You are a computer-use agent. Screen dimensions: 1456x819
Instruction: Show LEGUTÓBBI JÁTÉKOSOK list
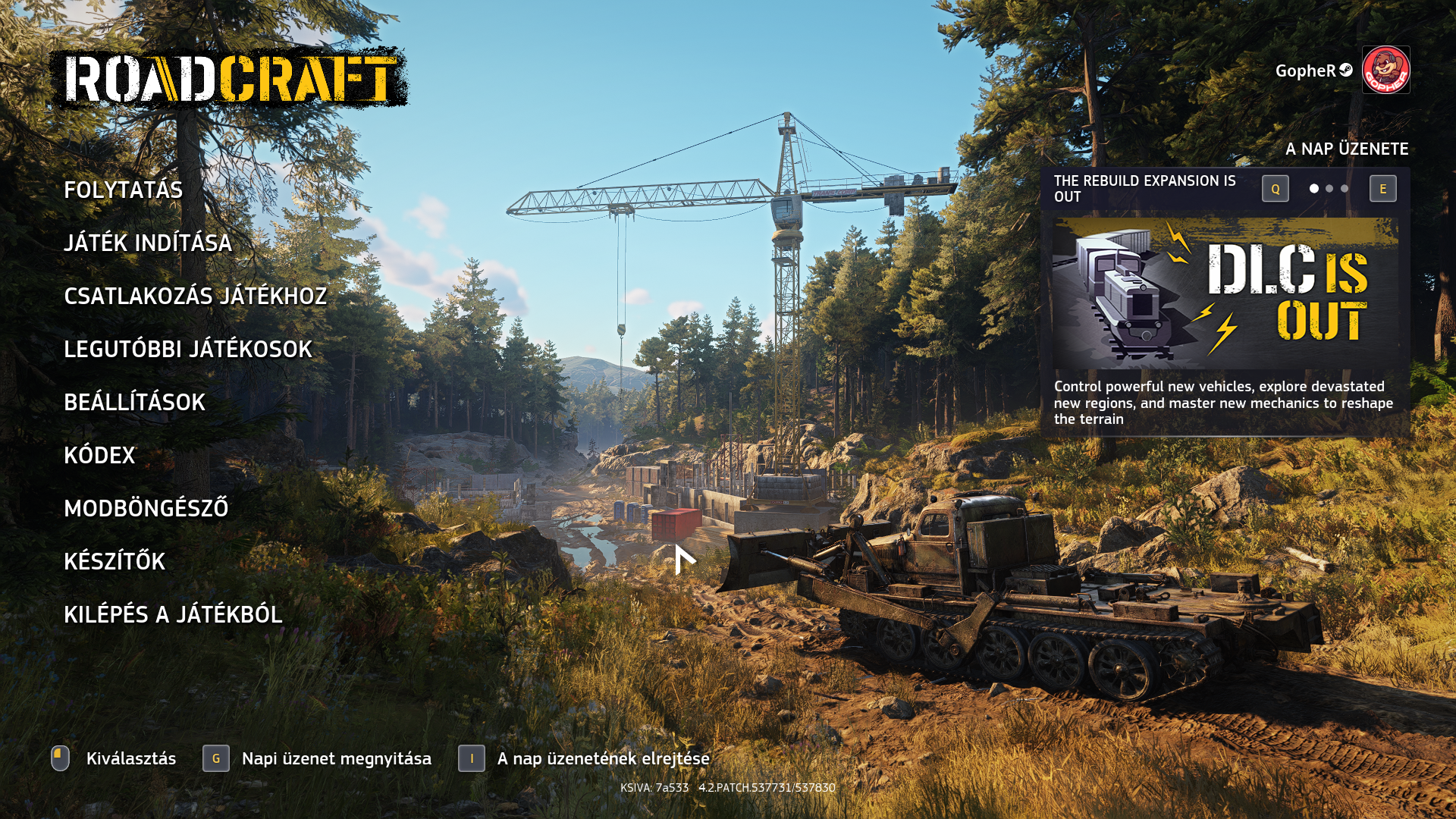click(x=188, y=349)
